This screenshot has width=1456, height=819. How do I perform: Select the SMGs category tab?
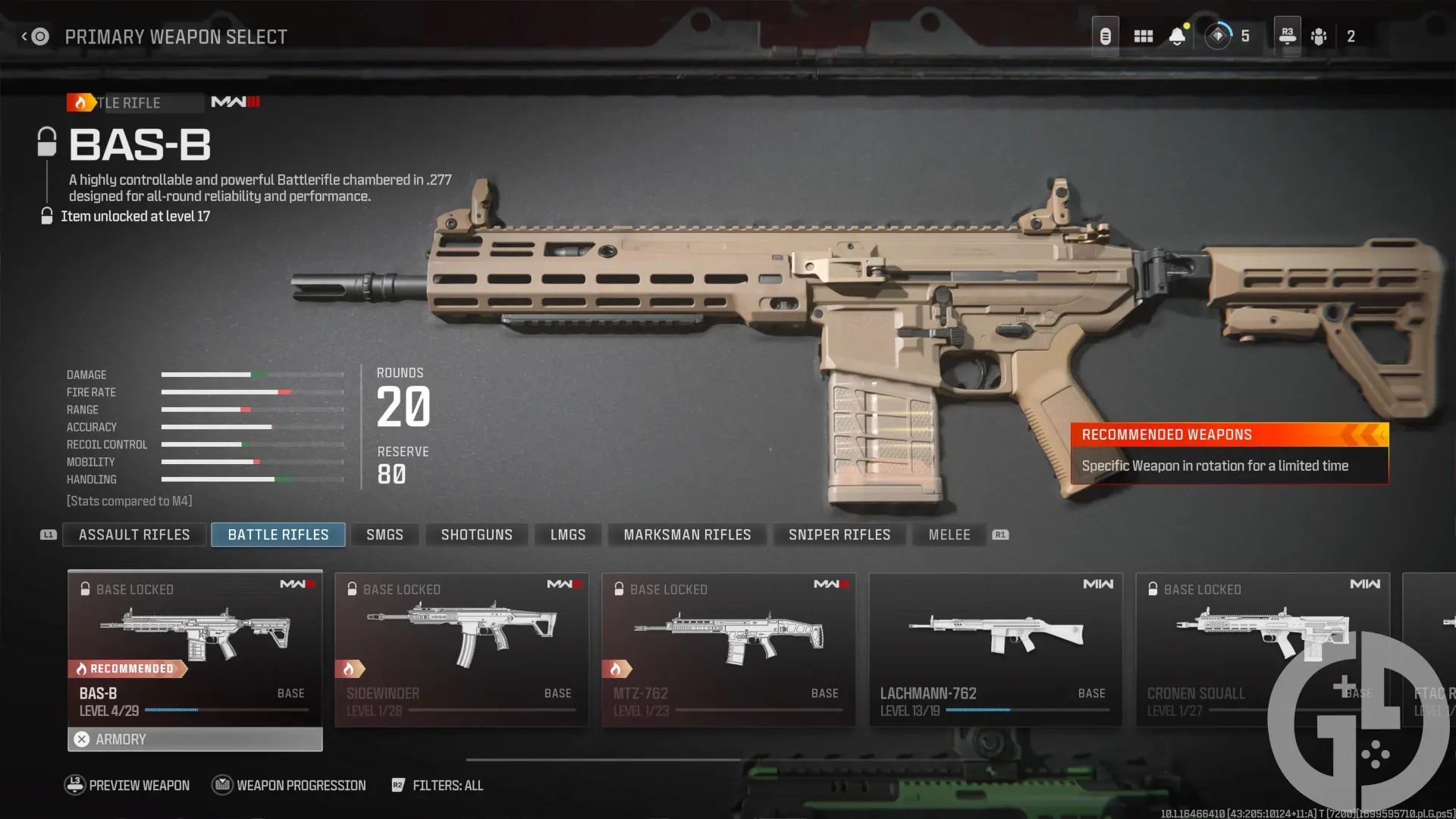[x=384, y=535]
